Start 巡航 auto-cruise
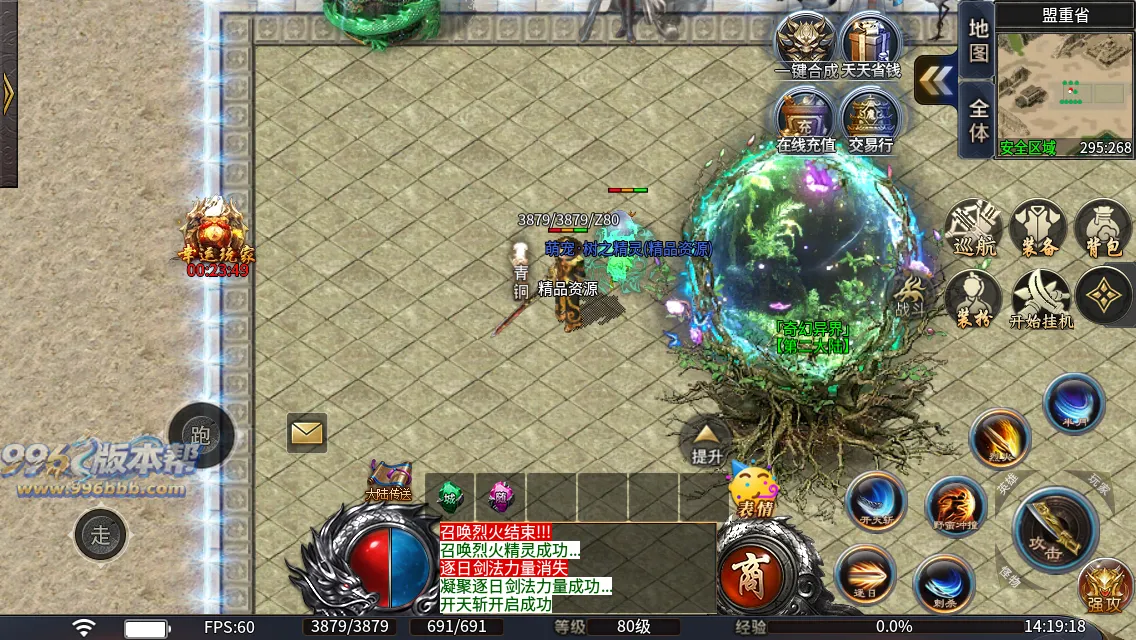 (x=973, y=228)
